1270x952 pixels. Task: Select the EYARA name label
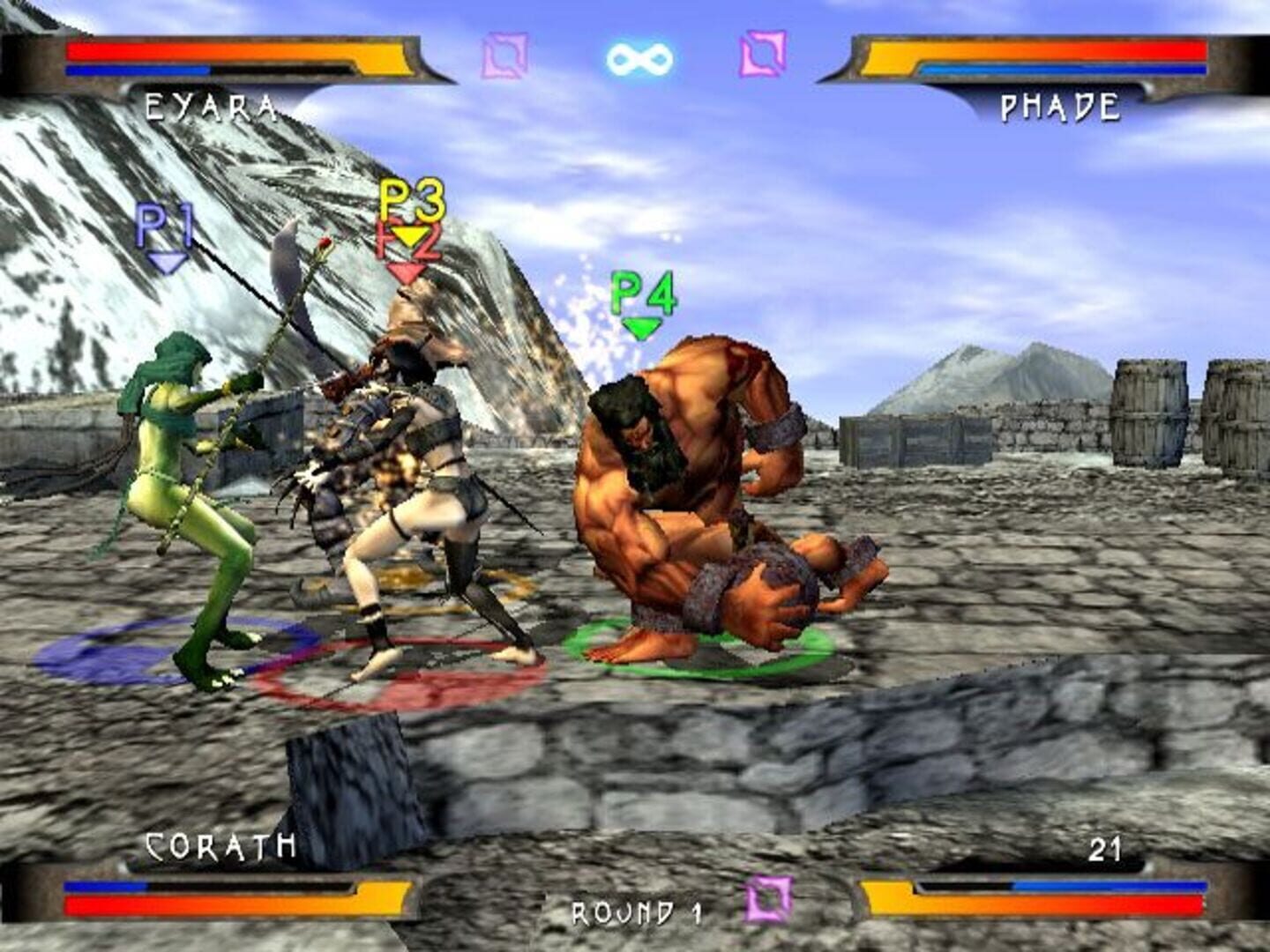212,106
